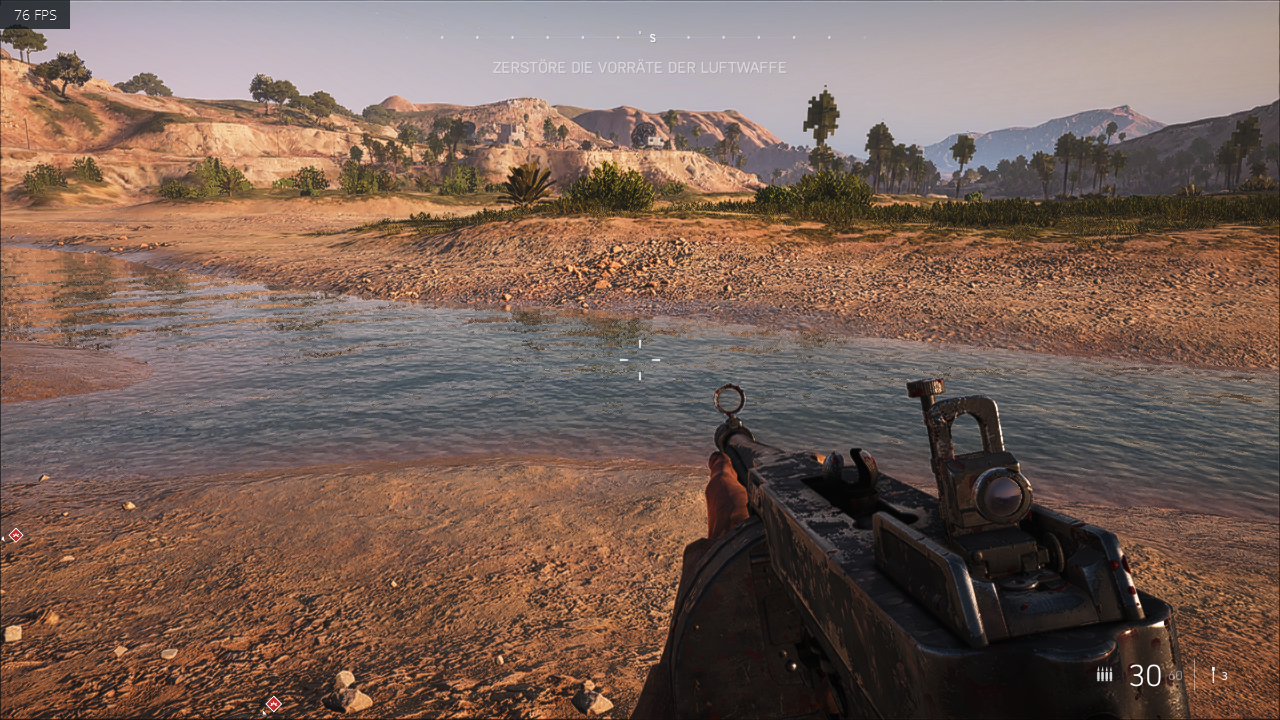1280x720 pixels.
Task: Click the S marker on the compass
Action: (x=652, y=38)
